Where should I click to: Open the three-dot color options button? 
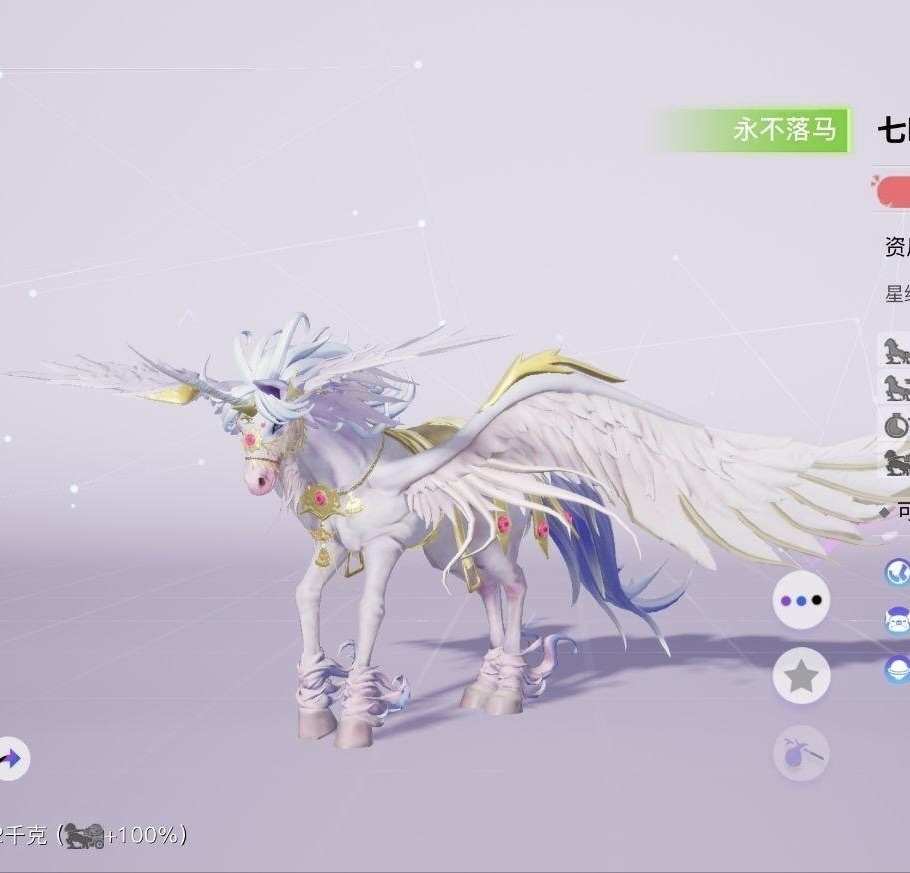click(x=801, y=600)
